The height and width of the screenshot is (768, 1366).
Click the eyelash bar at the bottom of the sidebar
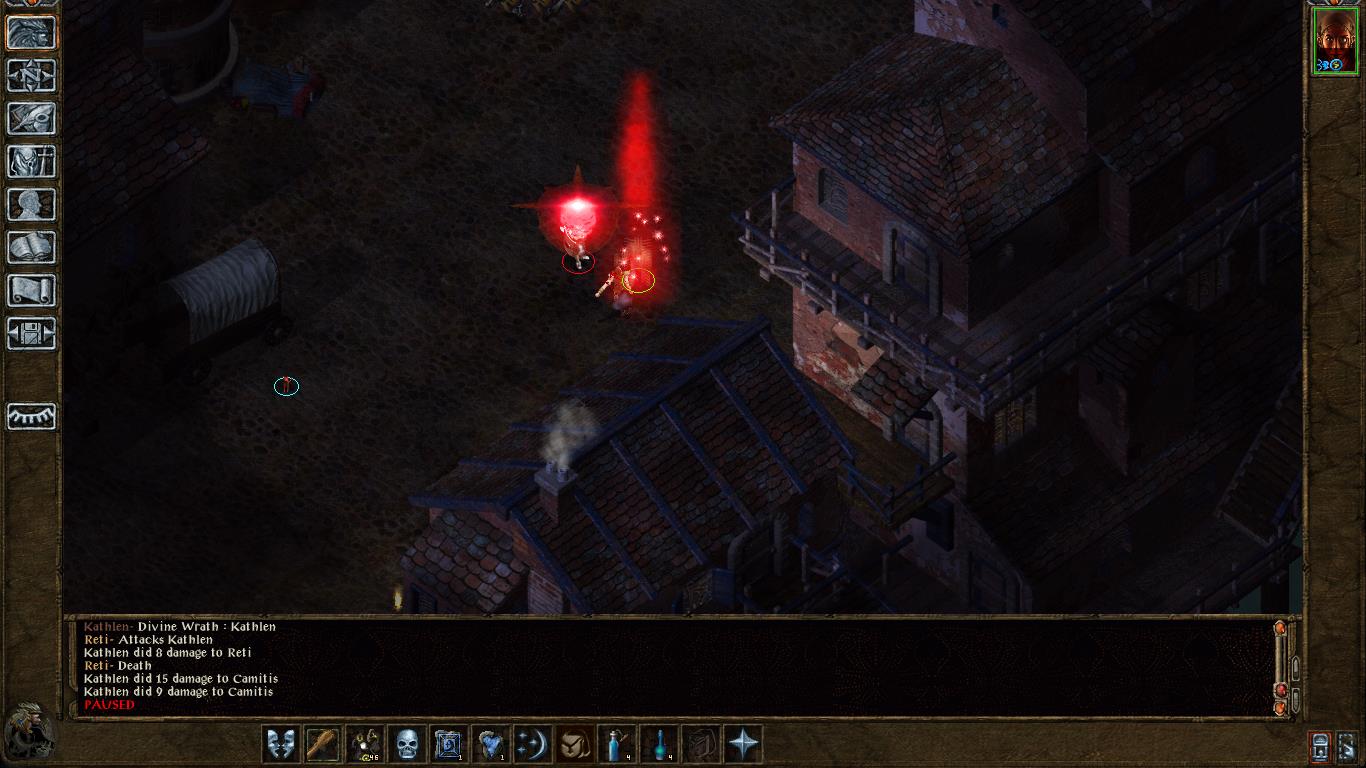[x=31, y=416]
